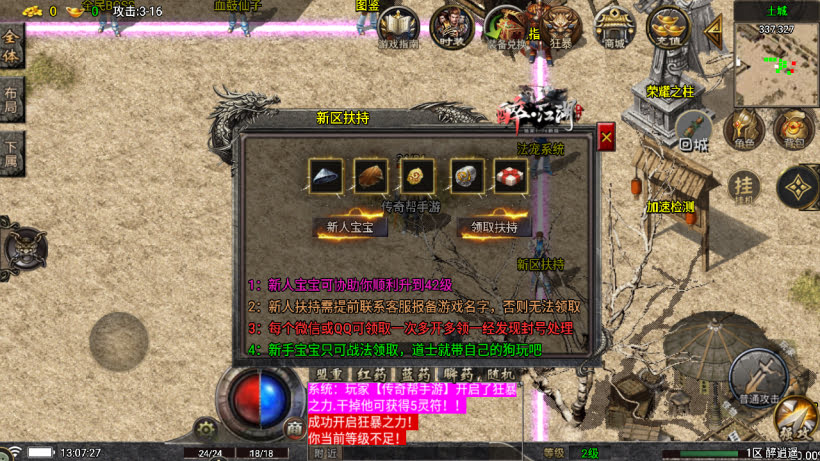Select the 下属 subordinates tab
The height and width of the screenshot is (461, 820).
point(11,155)
